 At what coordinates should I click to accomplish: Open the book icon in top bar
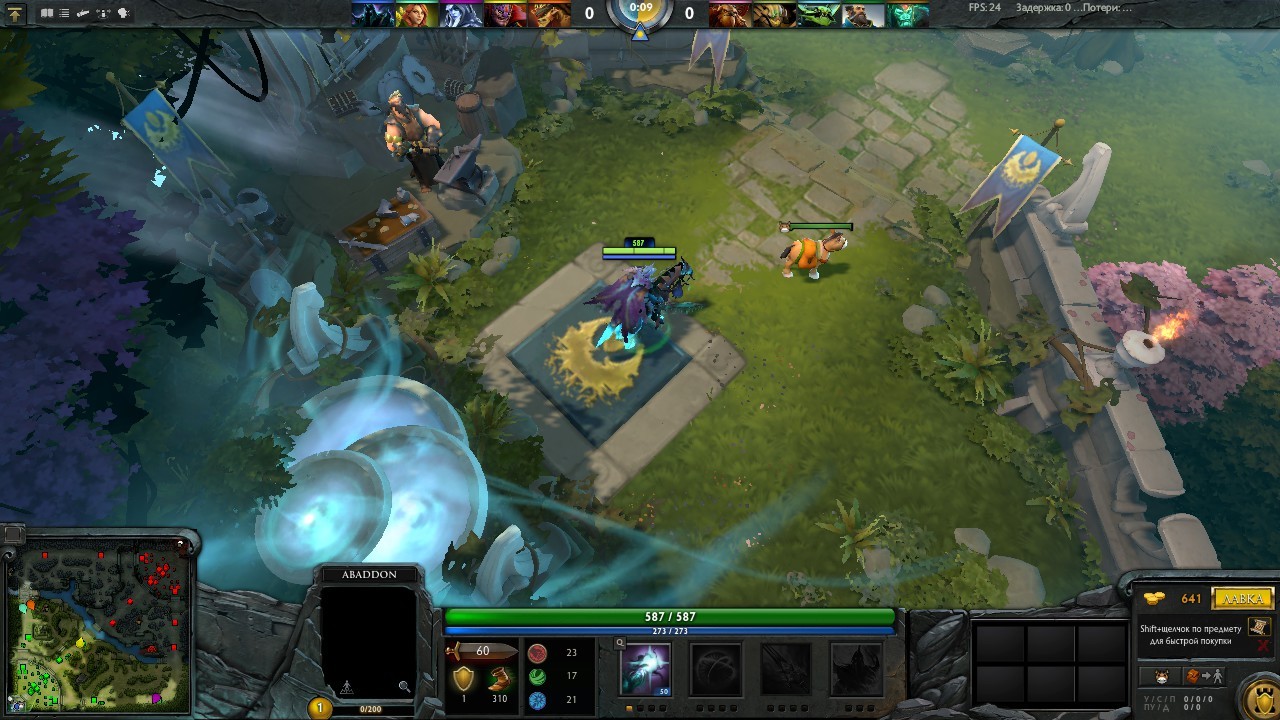click(x=46, y=13)
